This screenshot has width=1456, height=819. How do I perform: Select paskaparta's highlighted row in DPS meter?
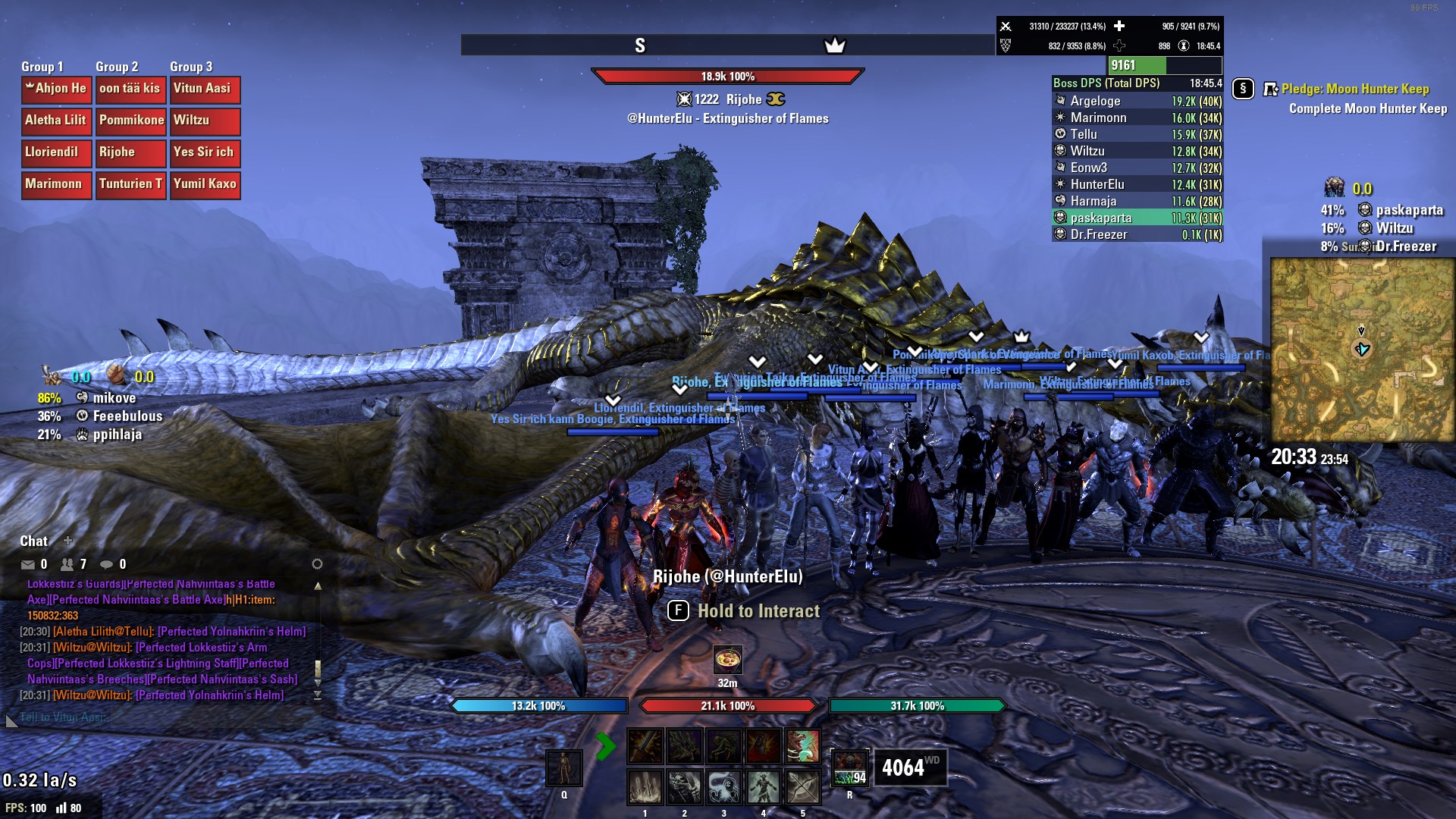pyautogui.click(x=1137, y=218)
